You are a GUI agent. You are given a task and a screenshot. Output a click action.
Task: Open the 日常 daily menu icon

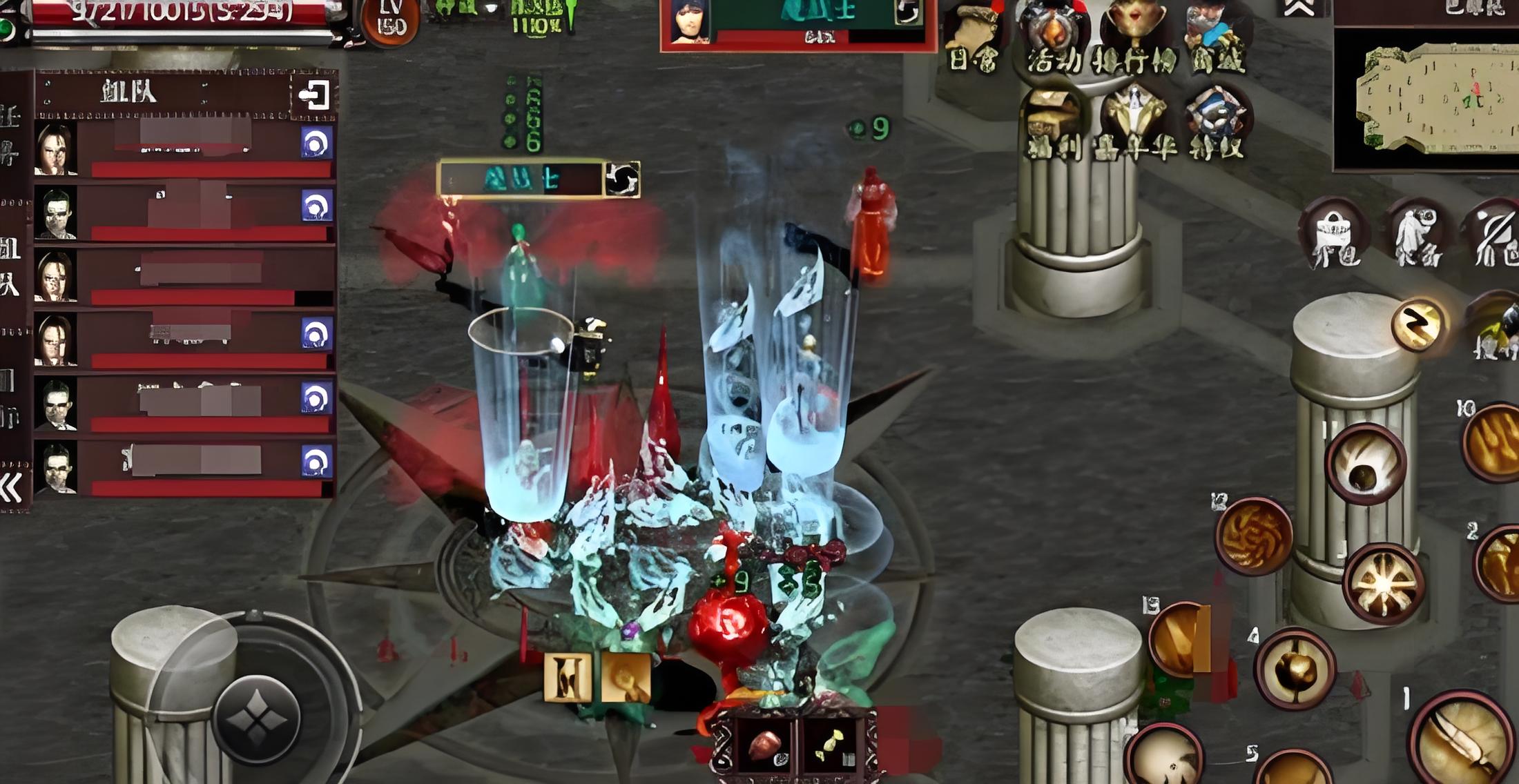coord(974,38)
